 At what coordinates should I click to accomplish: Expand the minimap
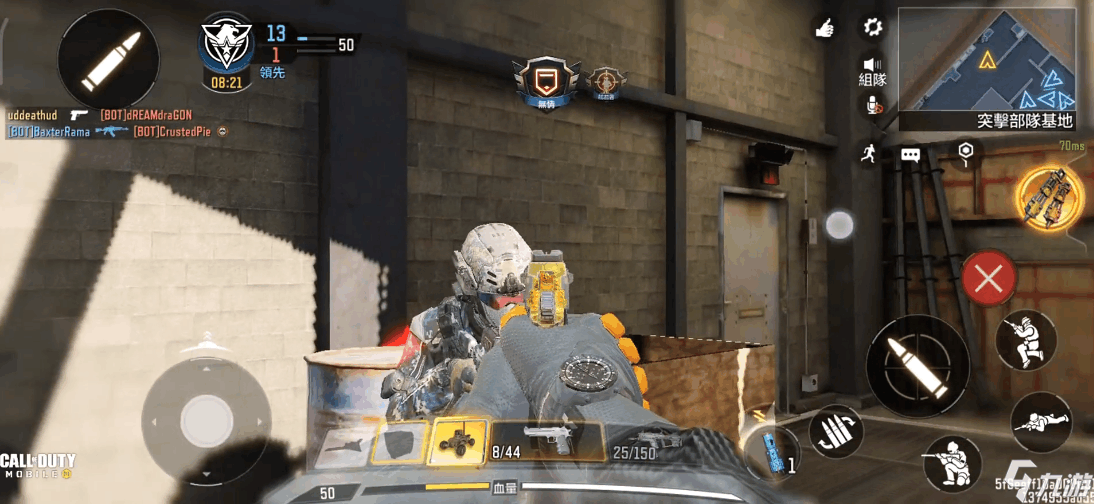987,60
